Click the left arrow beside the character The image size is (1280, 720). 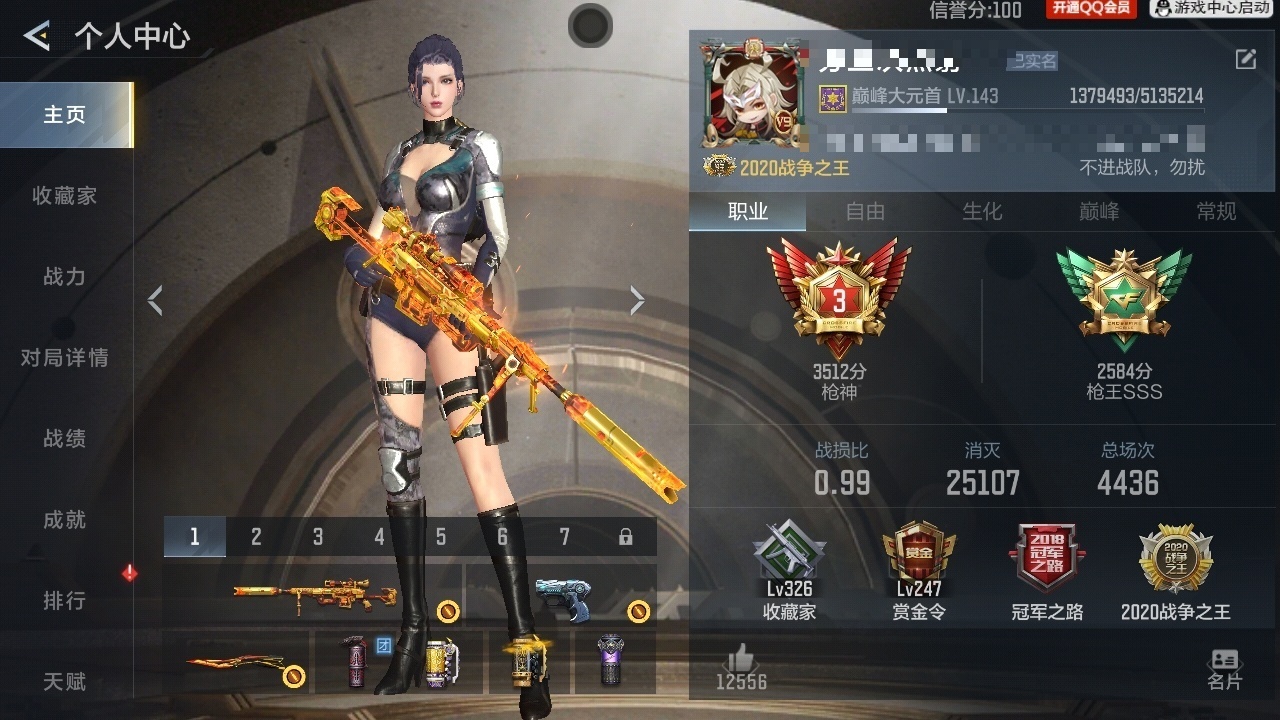pos(155,300)
